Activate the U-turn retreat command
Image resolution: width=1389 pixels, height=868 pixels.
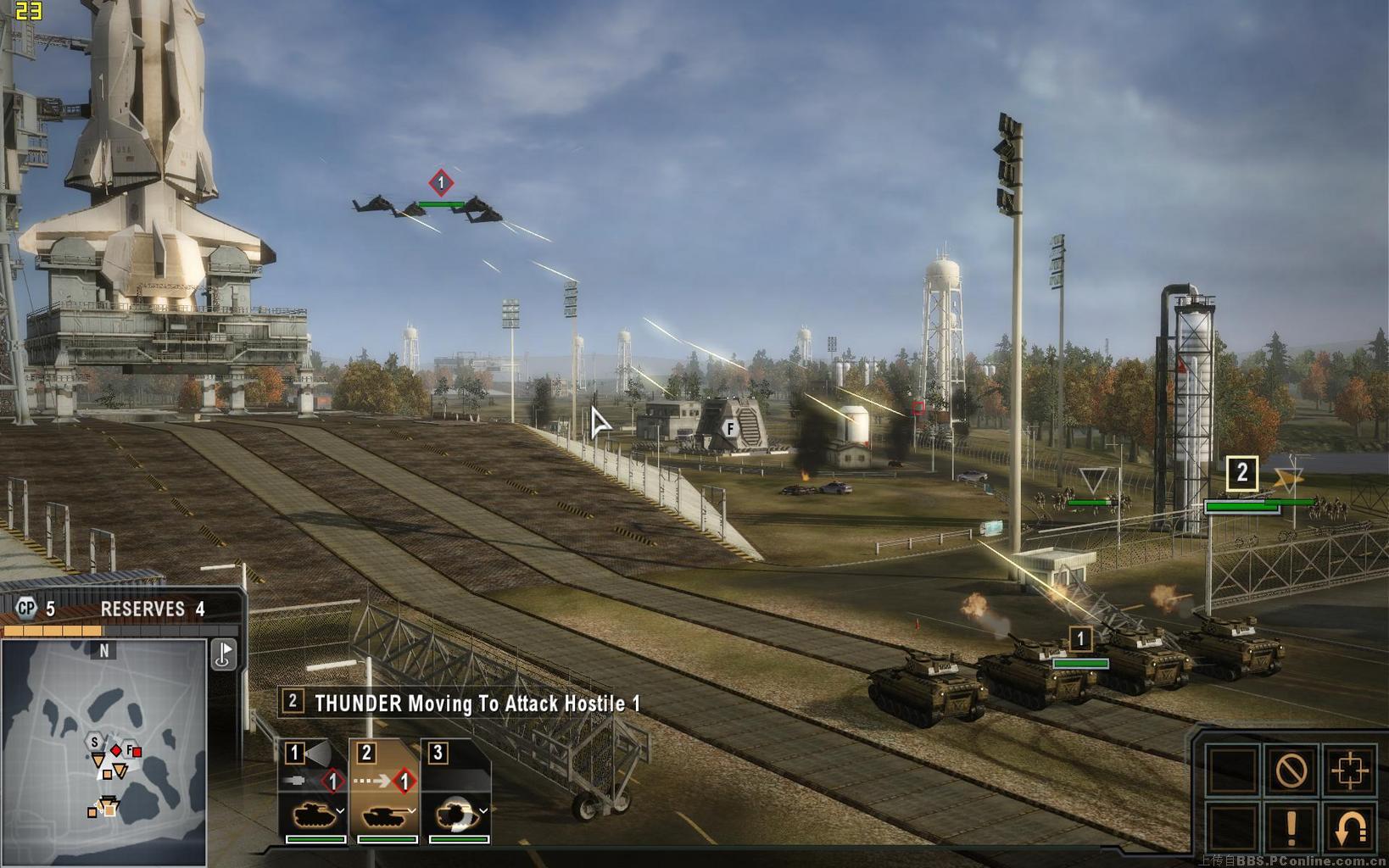pyautogui.click(x=1349, y=828)
